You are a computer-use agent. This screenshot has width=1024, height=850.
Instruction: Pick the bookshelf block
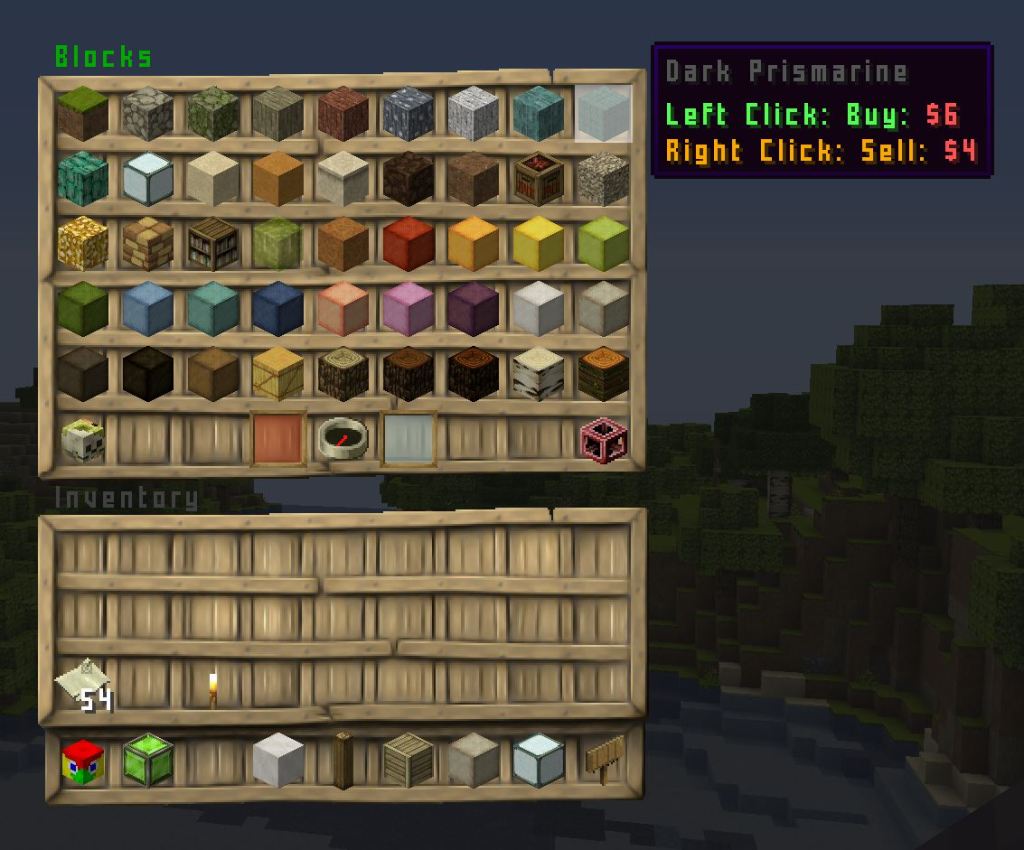click(213, 243)
